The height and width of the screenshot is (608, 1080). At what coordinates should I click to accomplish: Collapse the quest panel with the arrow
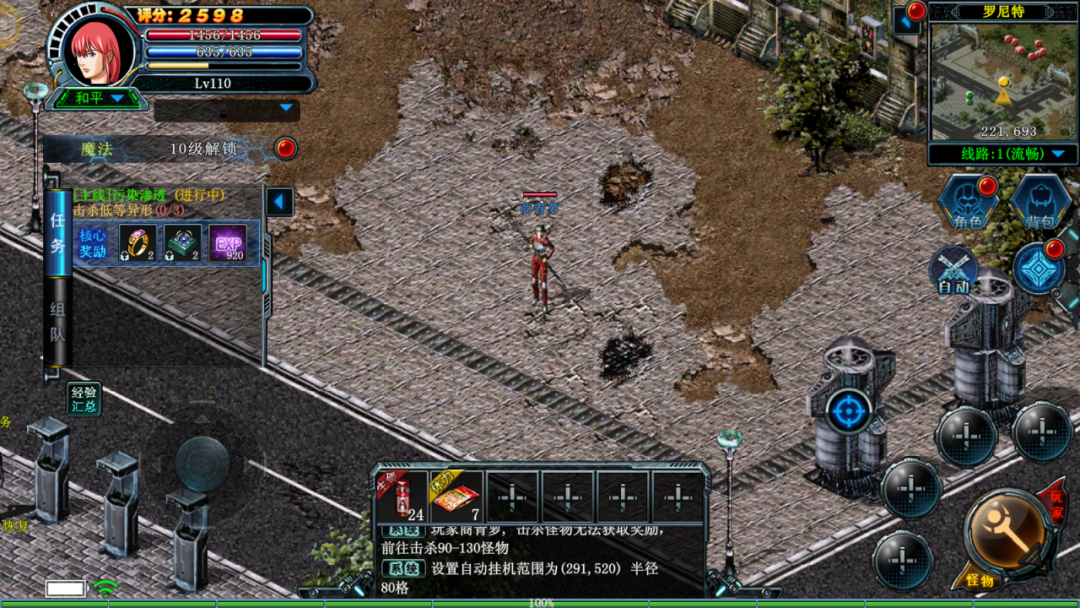[x=280, y=202]
